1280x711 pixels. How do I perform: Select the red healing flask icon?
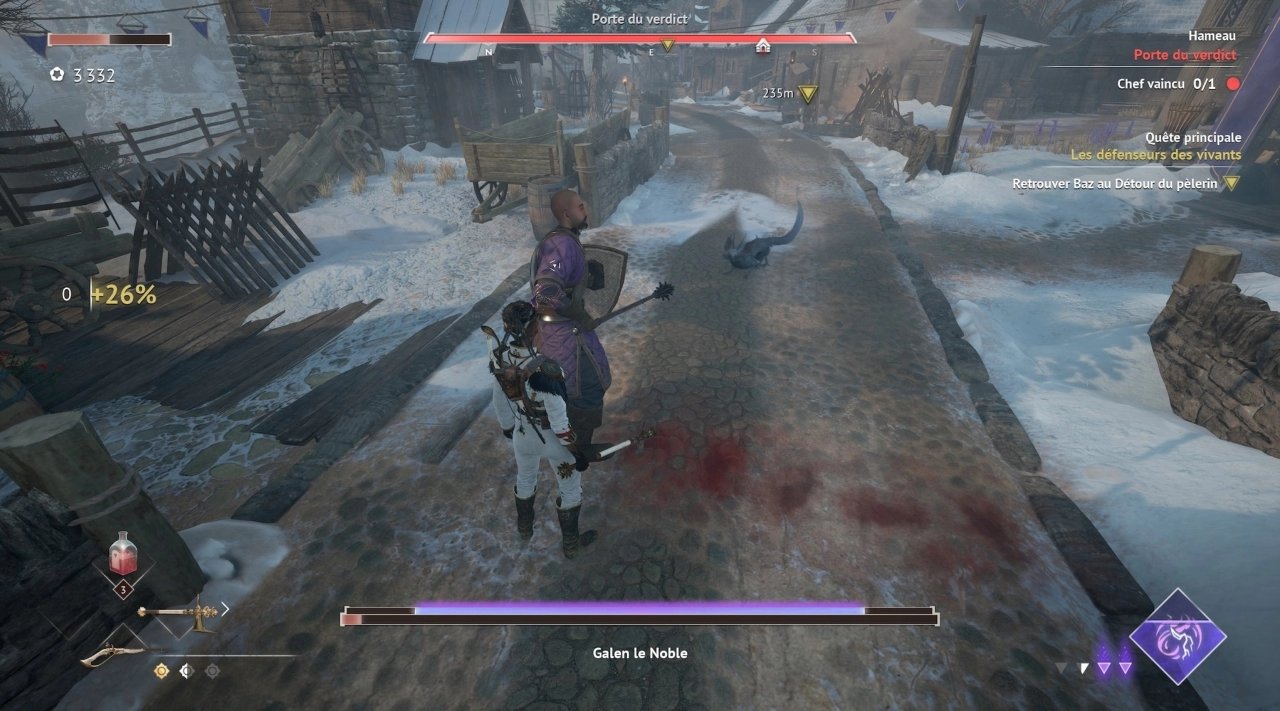(x=123, y=553)
